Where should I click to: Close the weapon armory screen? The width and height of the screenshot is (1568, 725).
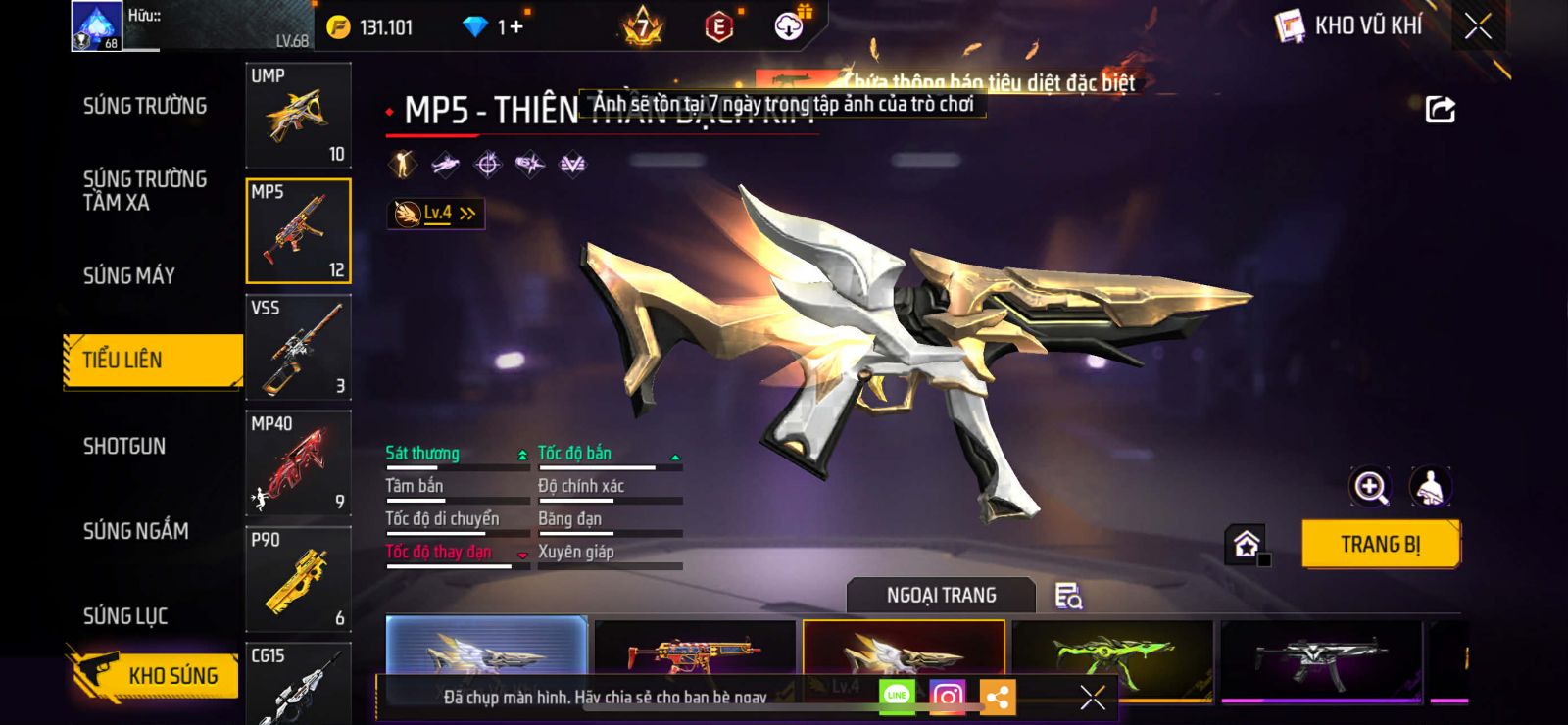[x=1478, y=26]
